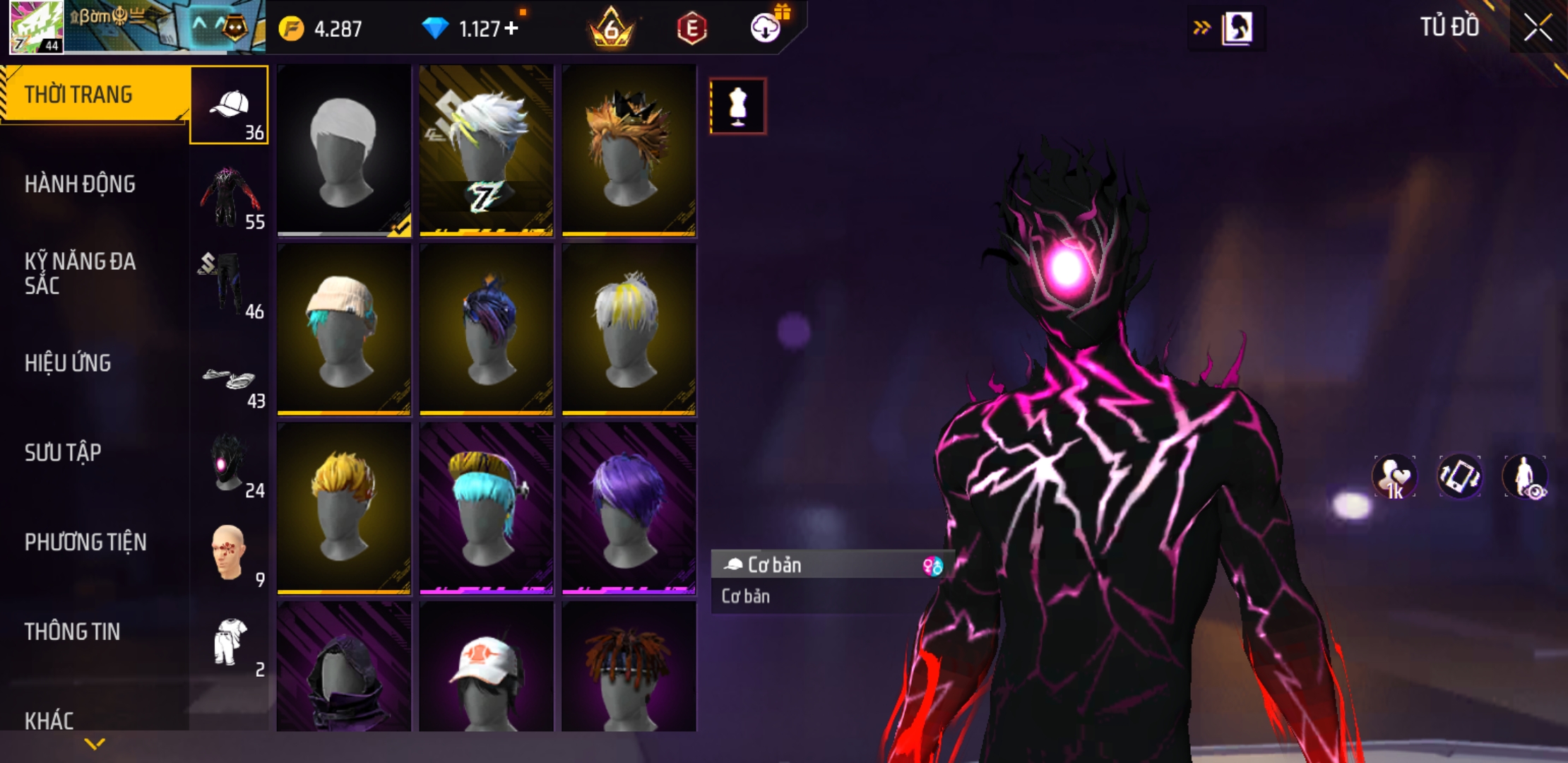Open the player profile avatar

tap(37, 27)
